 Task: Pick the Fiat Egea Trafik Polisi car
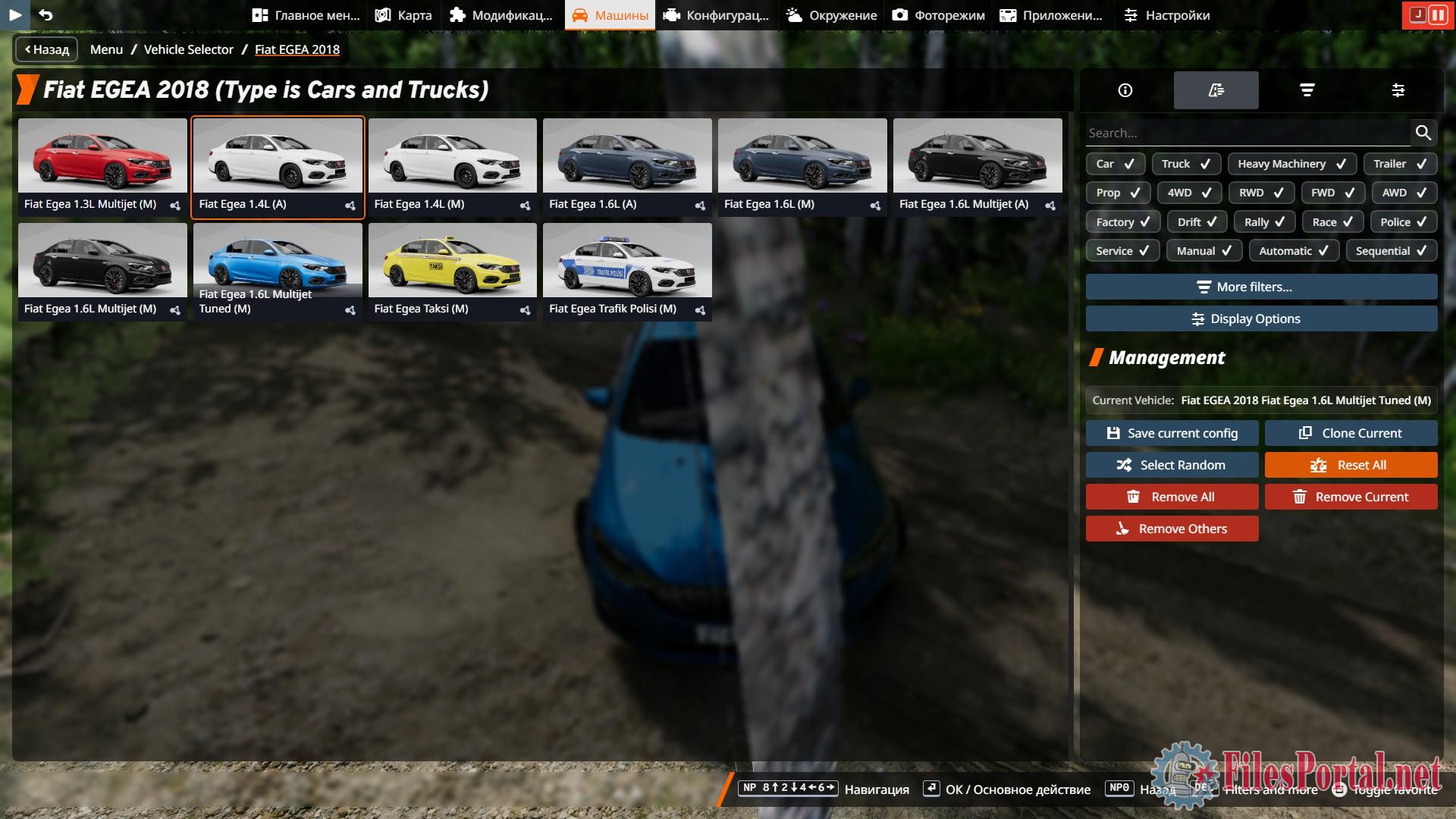627,271
